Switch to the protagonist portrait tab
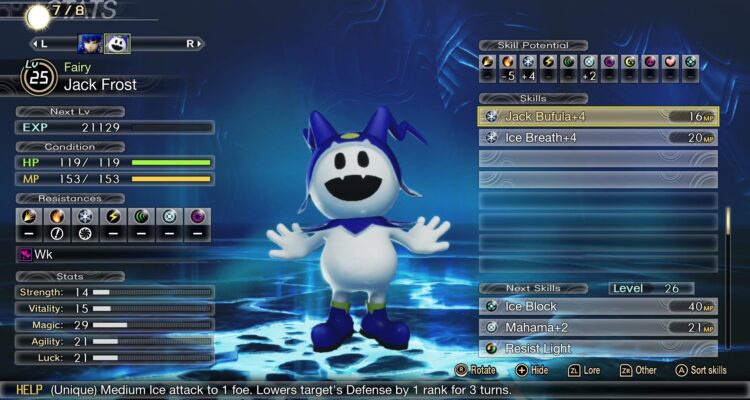 click(90, 43)
